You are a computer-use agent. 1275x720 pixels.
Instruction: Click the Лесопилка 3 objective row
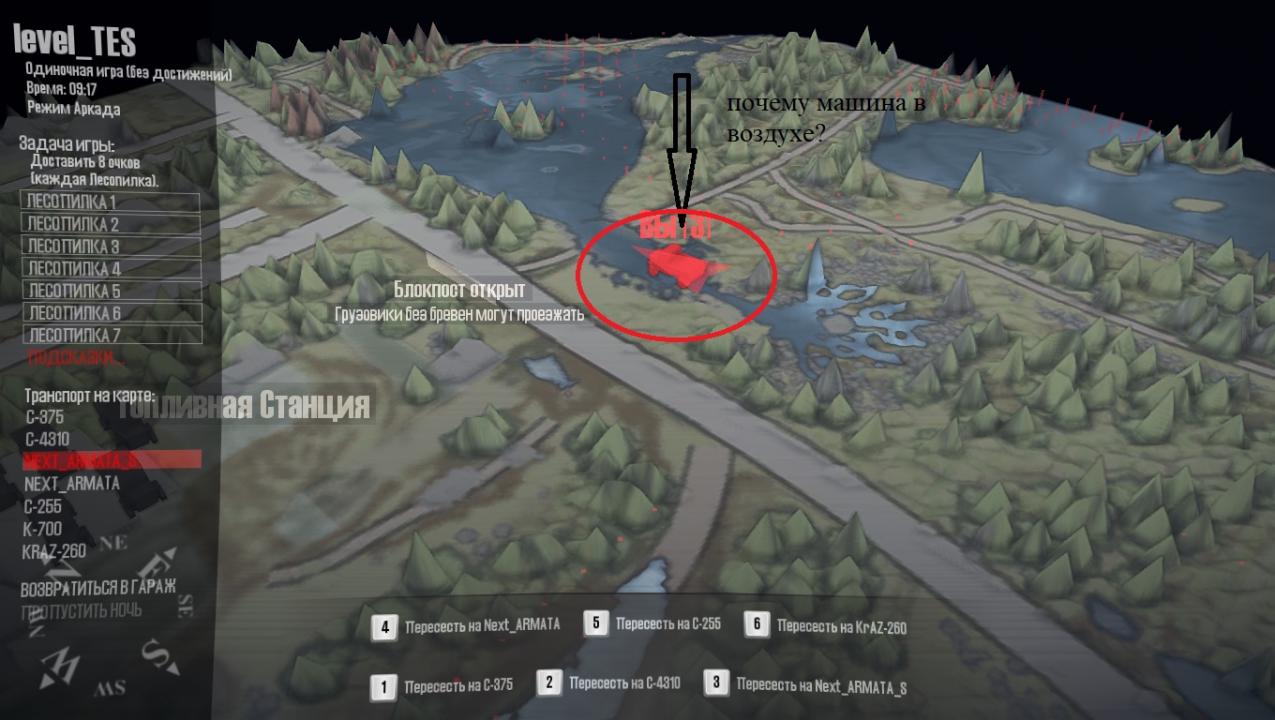coord(110,246)
